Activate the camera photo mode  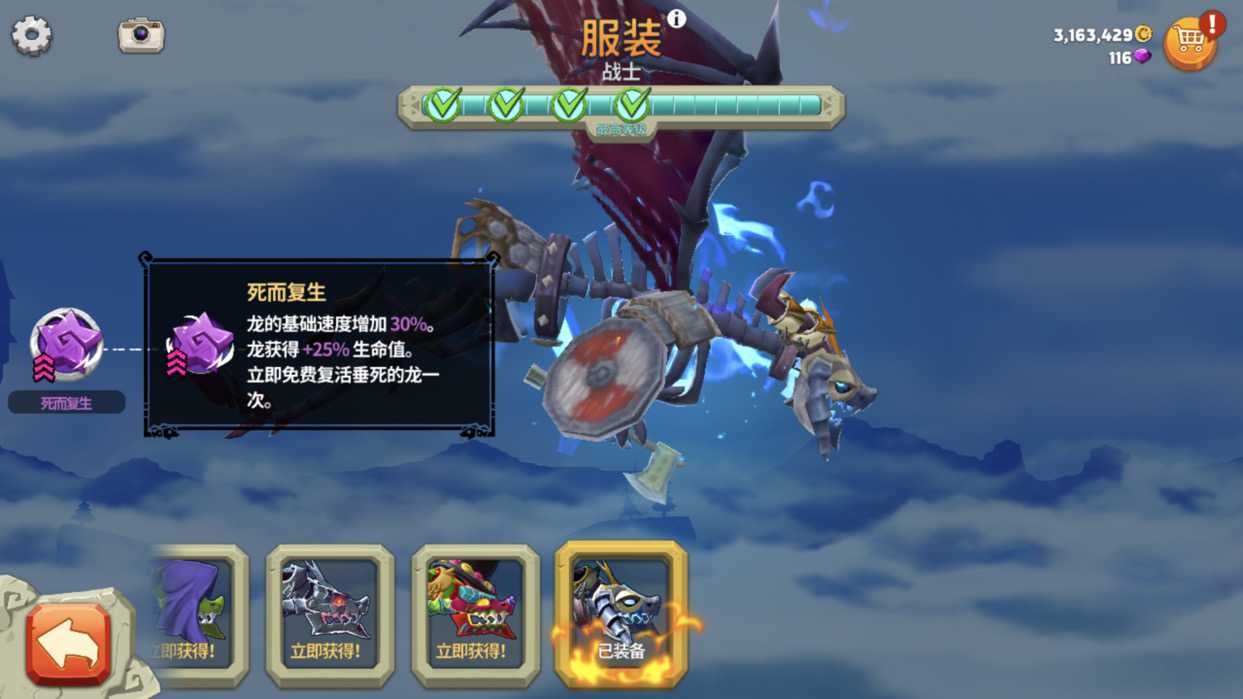pos(141,35)
